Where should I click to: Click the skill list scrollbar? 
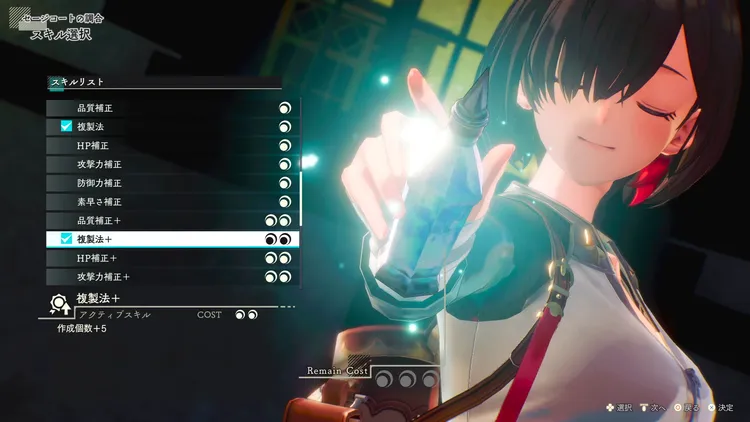pos(301,195)
